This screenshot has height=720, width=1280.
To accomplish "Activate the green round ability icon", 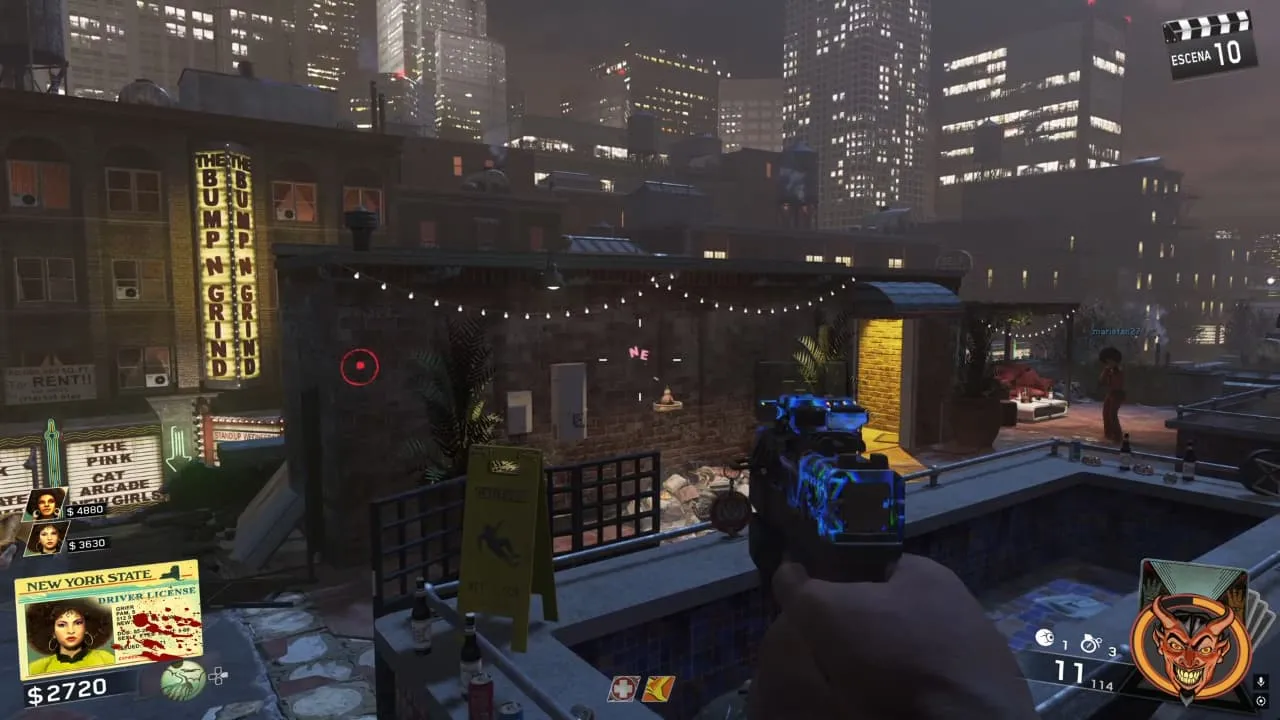I will click(x=184, y=680).
